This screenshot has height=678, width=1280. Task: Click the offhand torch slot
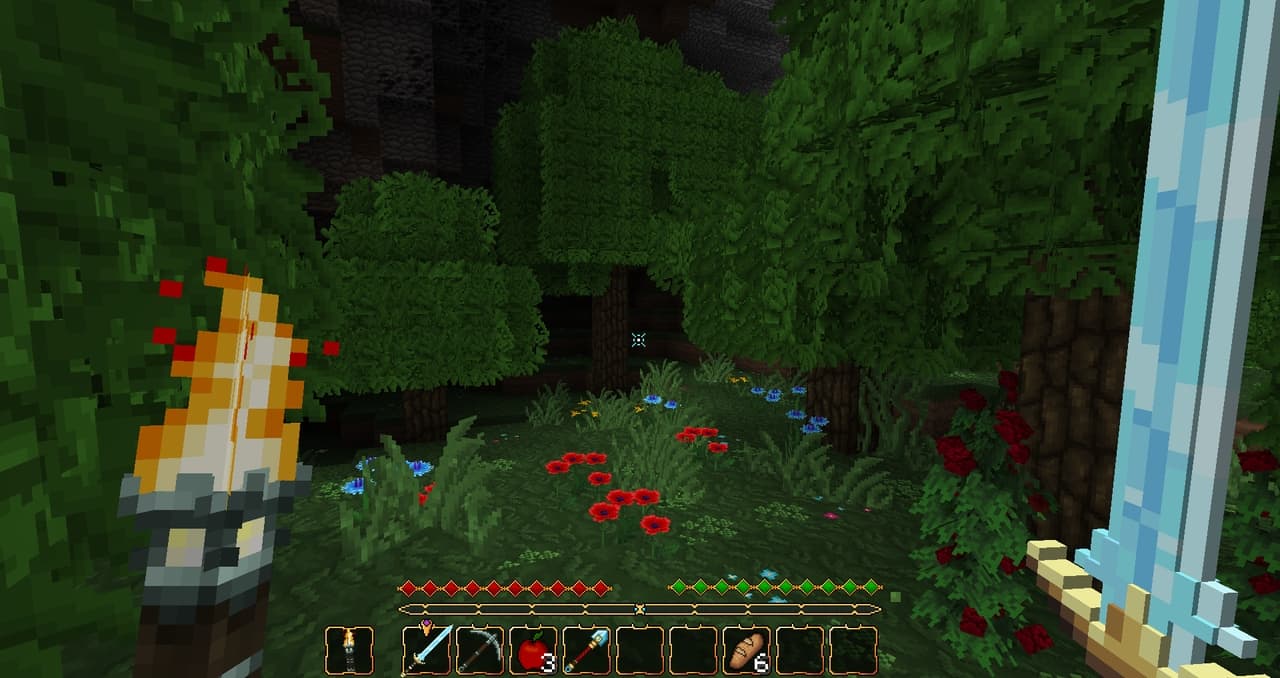[350, 650]
